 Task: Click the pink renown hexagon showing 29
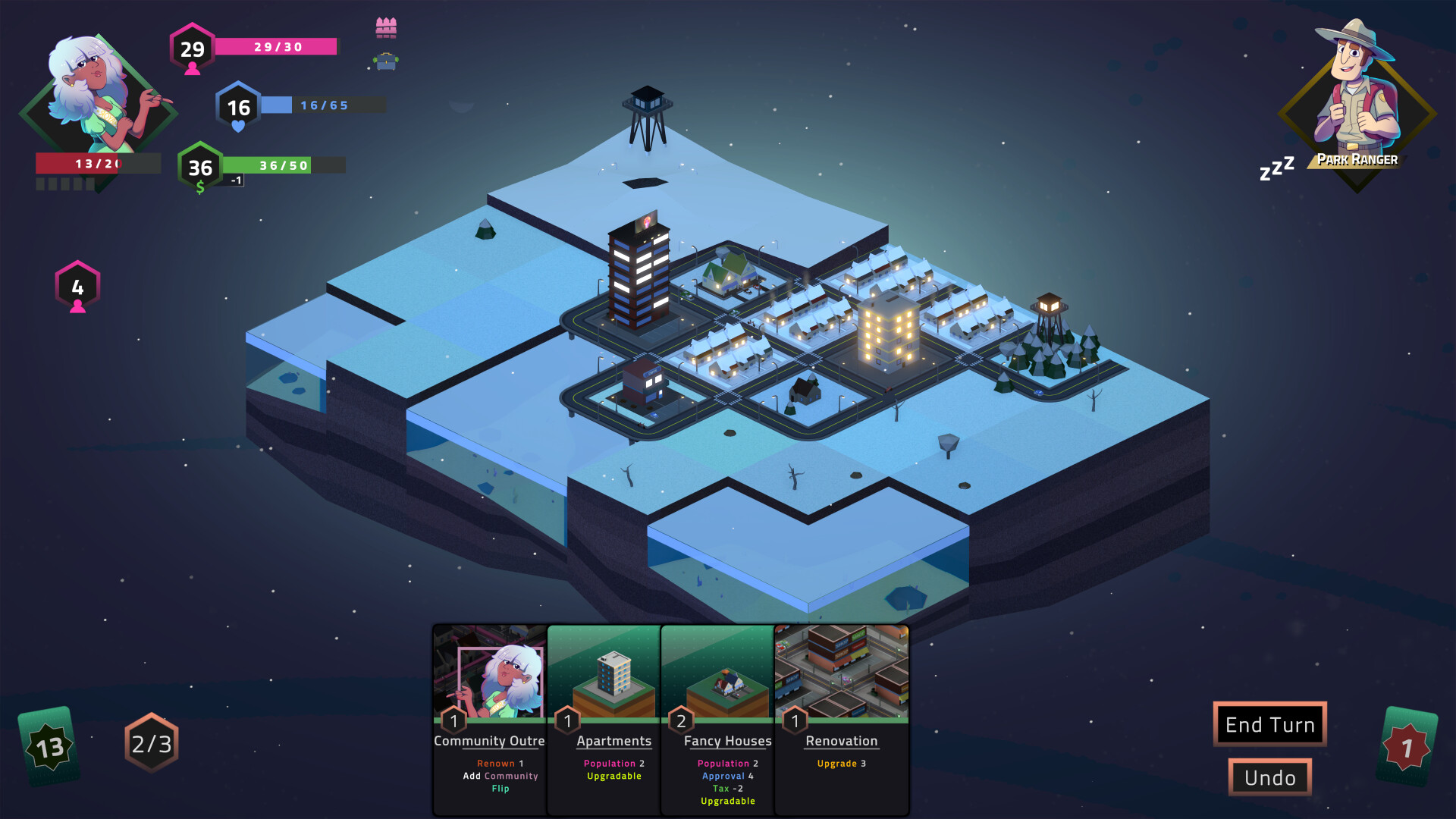(193, 49)
